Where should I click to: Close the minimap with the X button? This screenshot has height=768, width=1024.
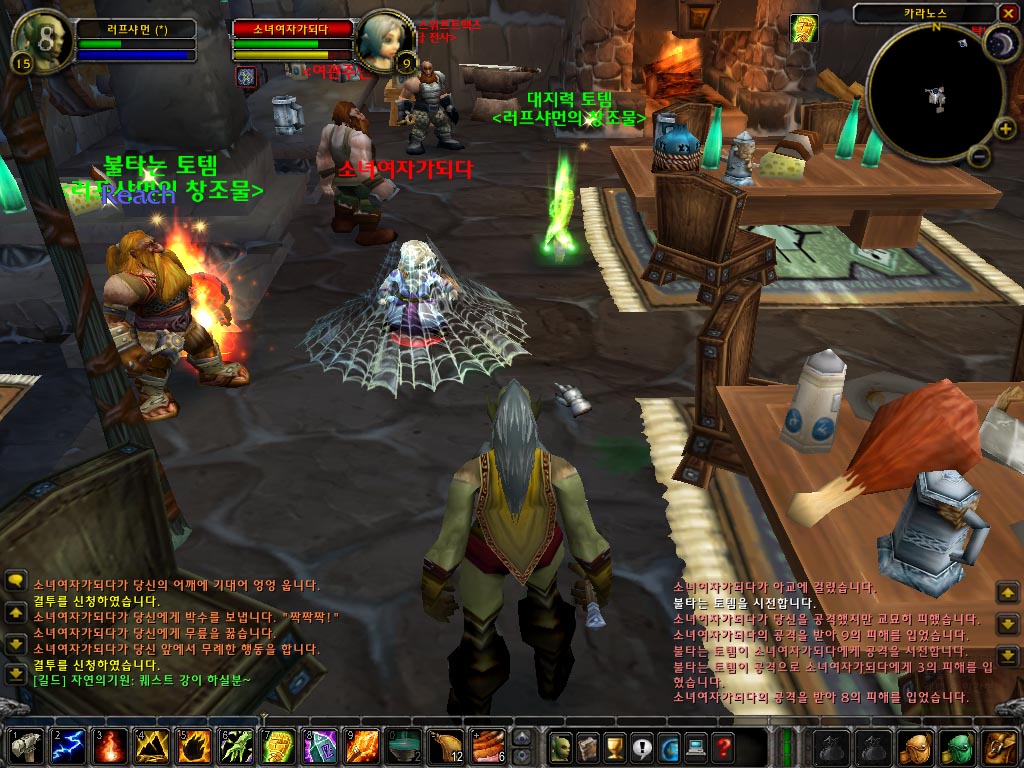coord(1007,13)
